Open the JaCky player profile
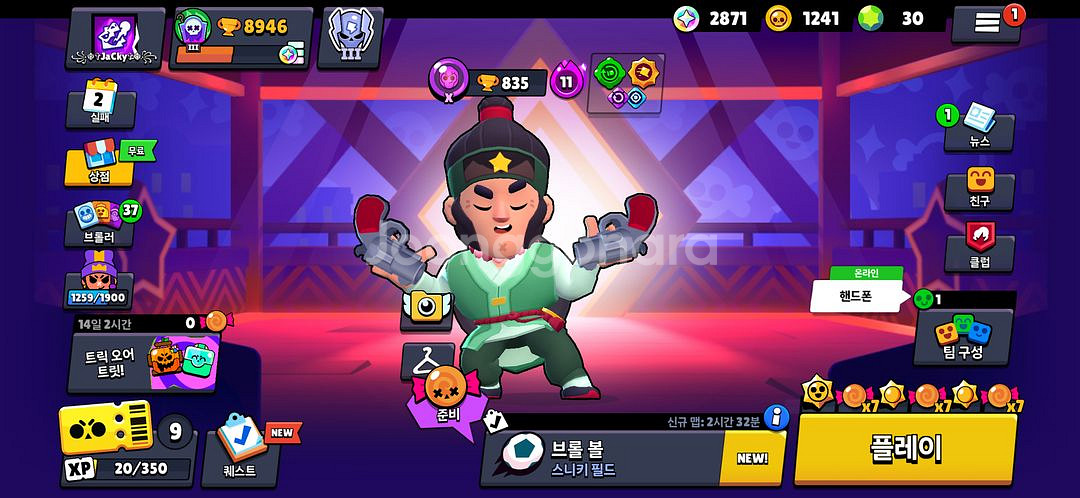This screenshot has height=498, width=1080. tap(115, 37)
